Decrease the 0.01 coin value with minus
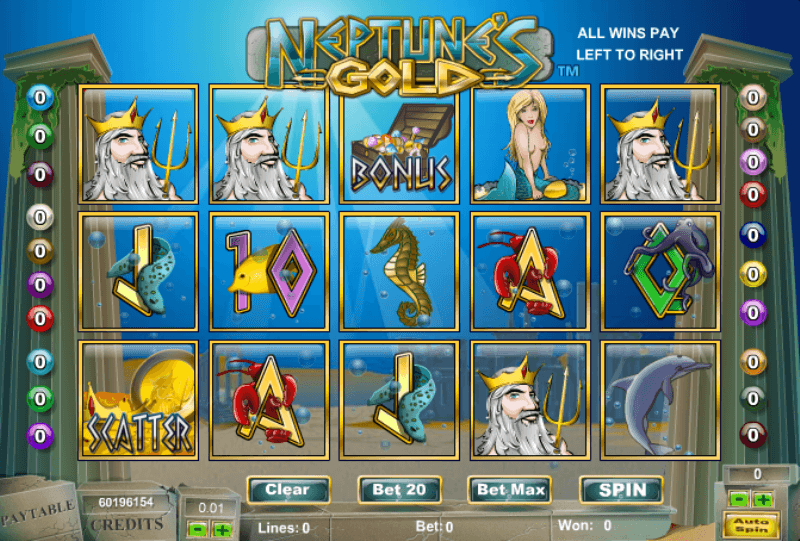Viewport: 800px width, 541px height. tap(198, 529)
